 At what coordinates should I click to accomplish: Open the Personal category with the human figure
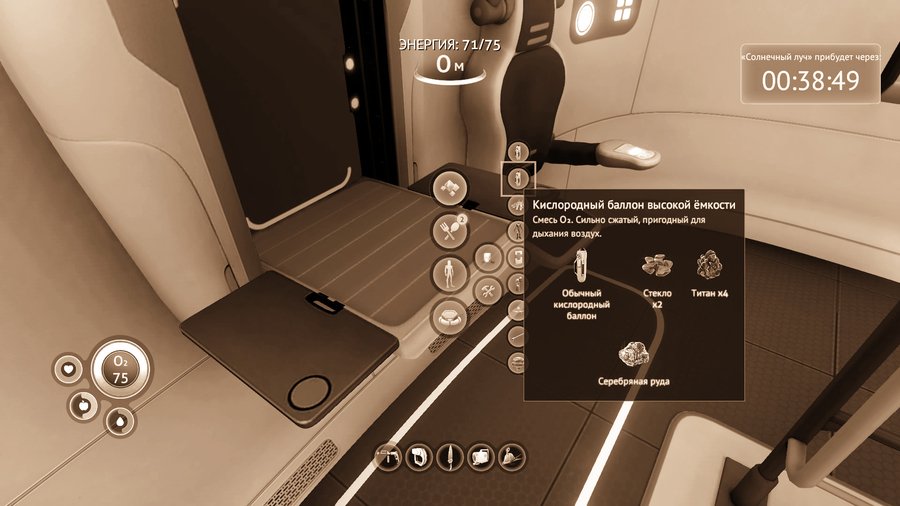coord(449,273)
